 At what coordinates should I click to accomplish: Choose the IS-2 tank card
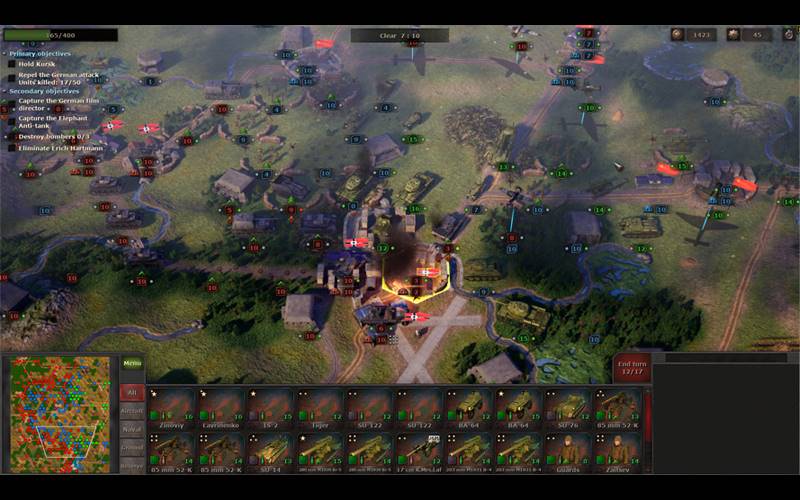(x=270, y=407)
